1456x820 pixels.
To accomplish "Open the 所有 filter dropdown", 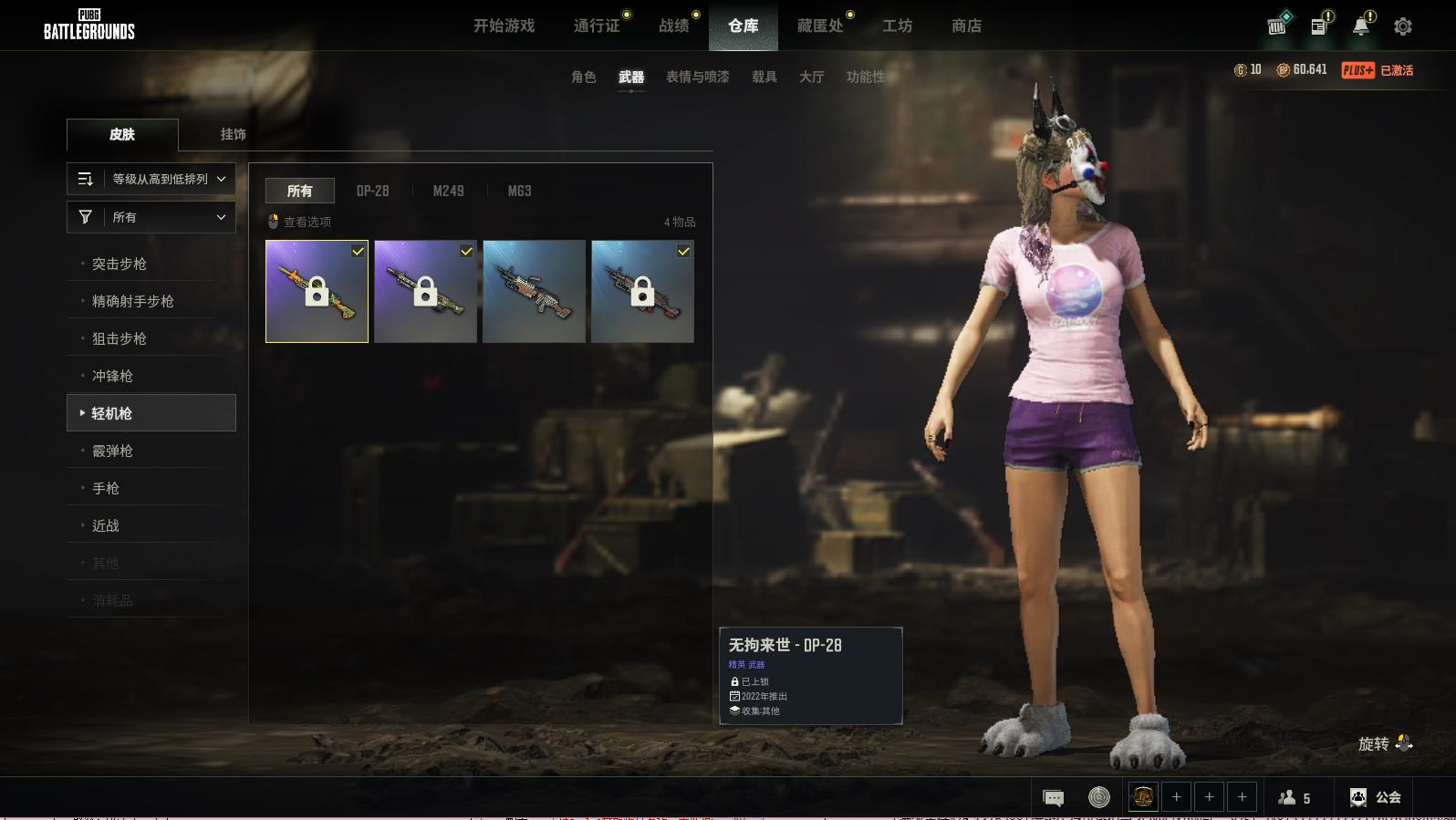I will pyautogui.click(x=151, y=217).
